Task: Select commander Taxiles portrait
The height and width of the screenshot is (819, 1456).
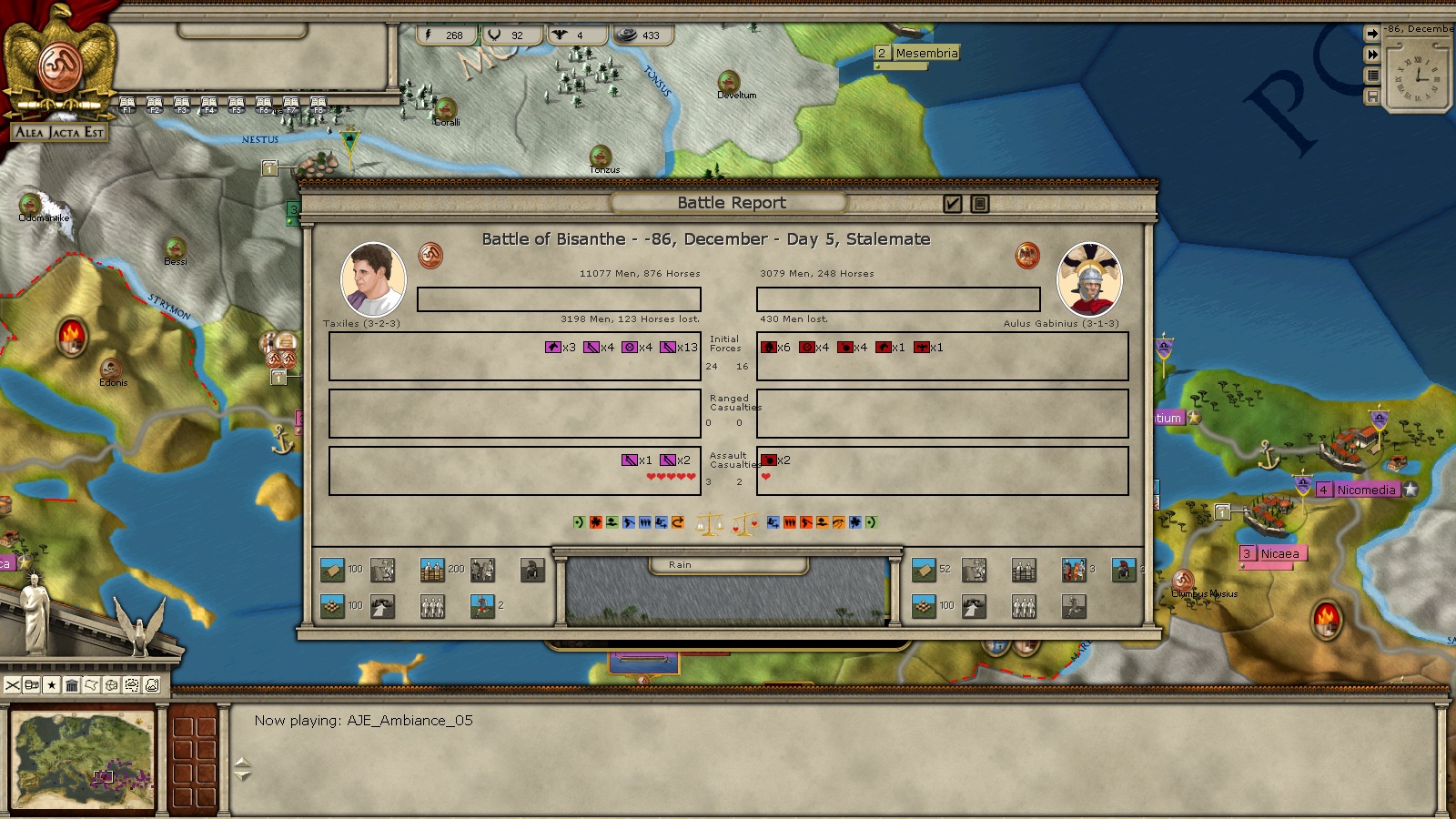Action: pyautogui.click(x=373, y=279)
